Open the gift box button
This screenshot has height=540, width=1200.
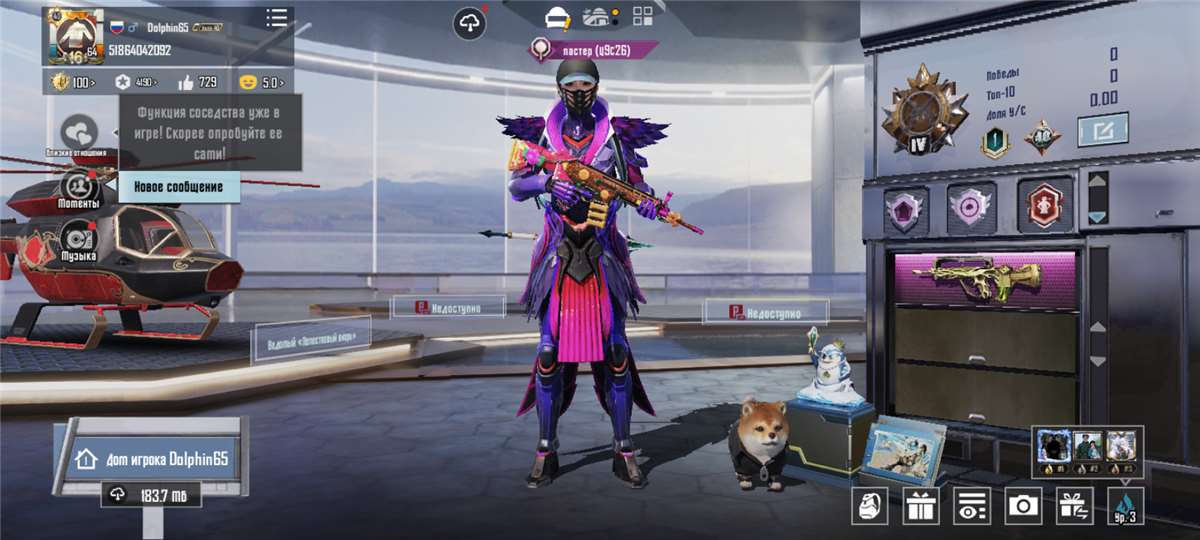tap(920, 506)
